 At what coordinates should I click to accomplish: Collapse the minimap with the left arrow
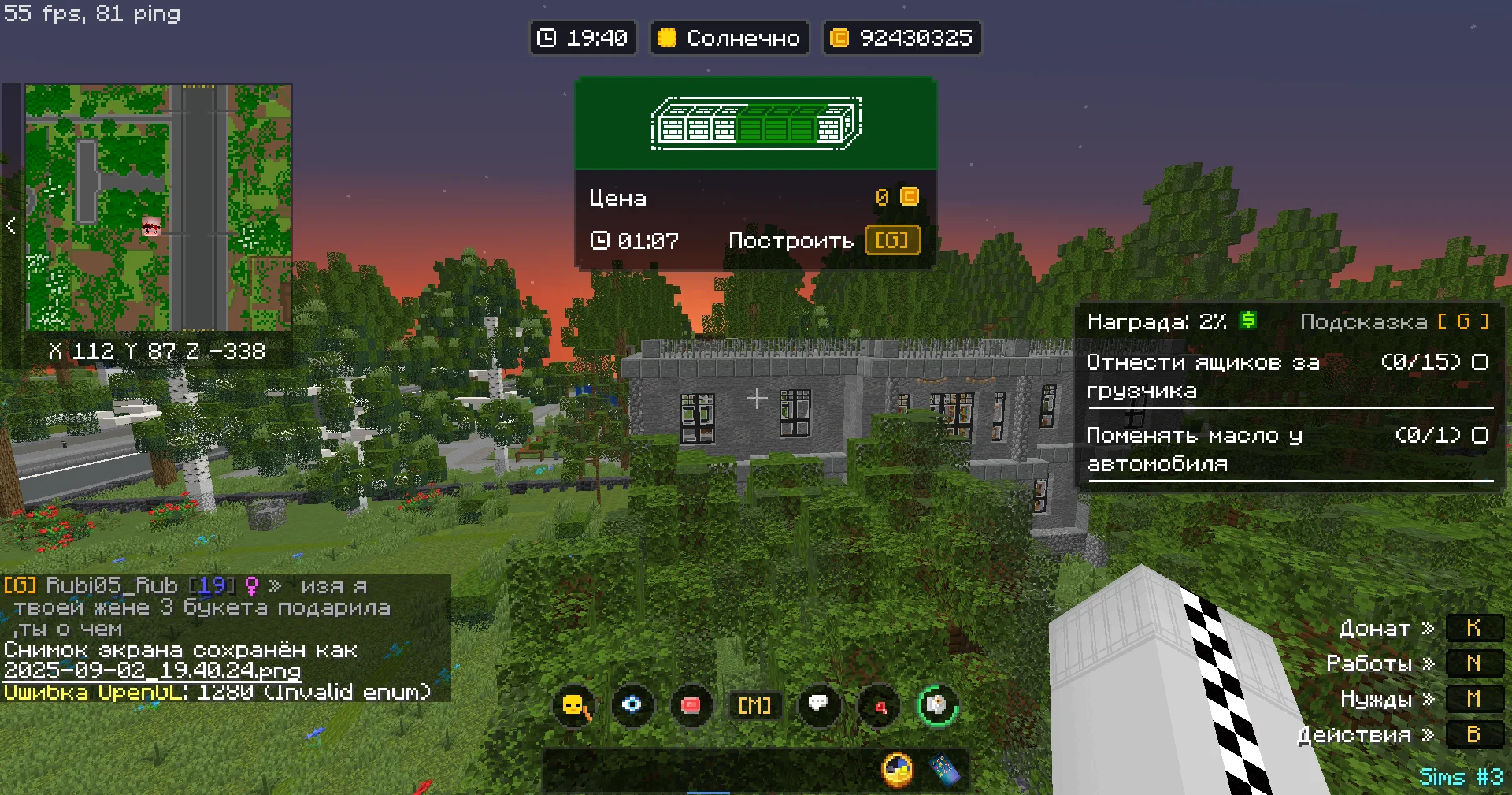pyautogui.click(x=10, y=226)
